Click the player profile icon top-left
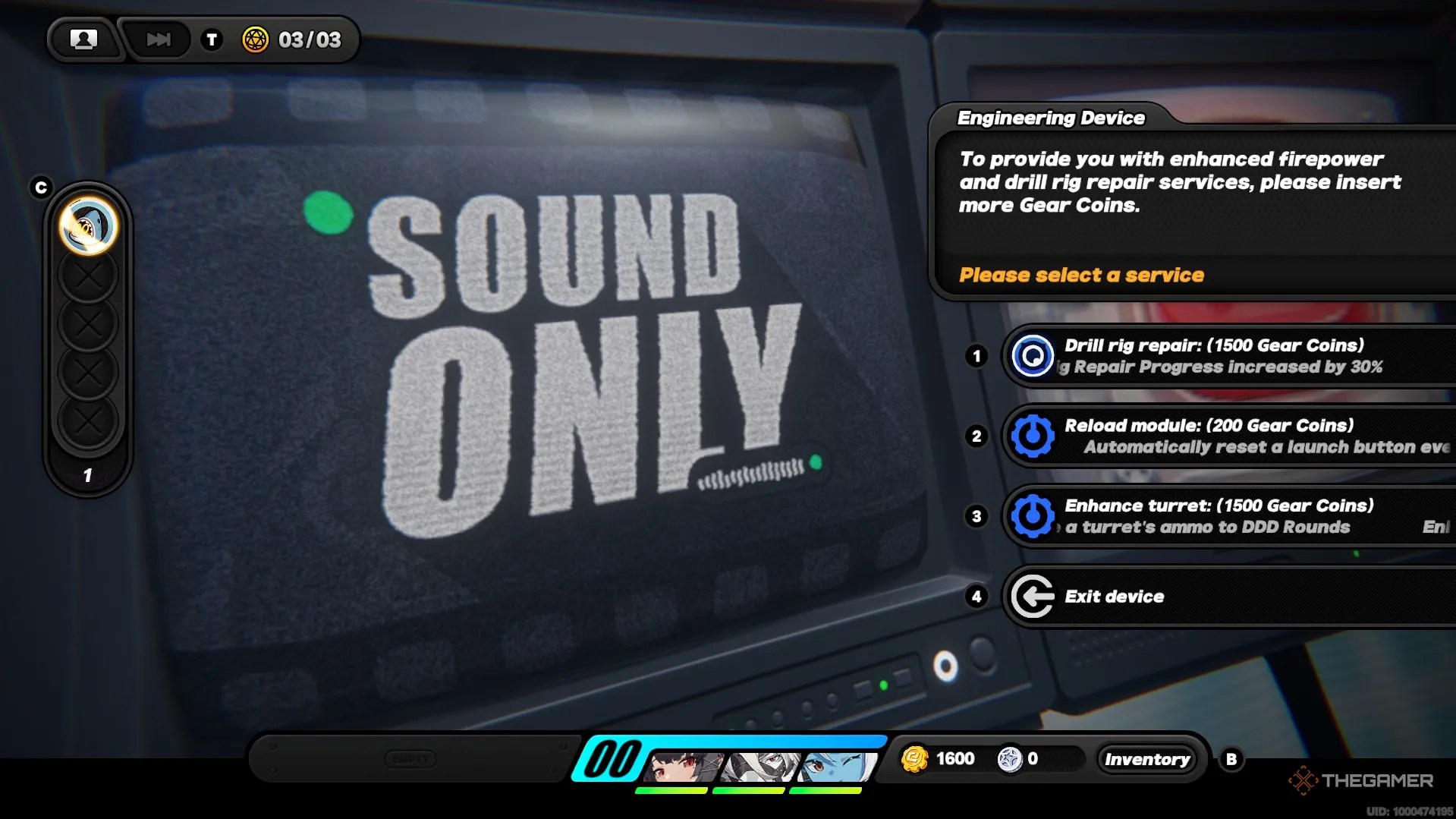Image resolution: width=1456 pixels, height=819 pixels. click(x=83, y=39)
